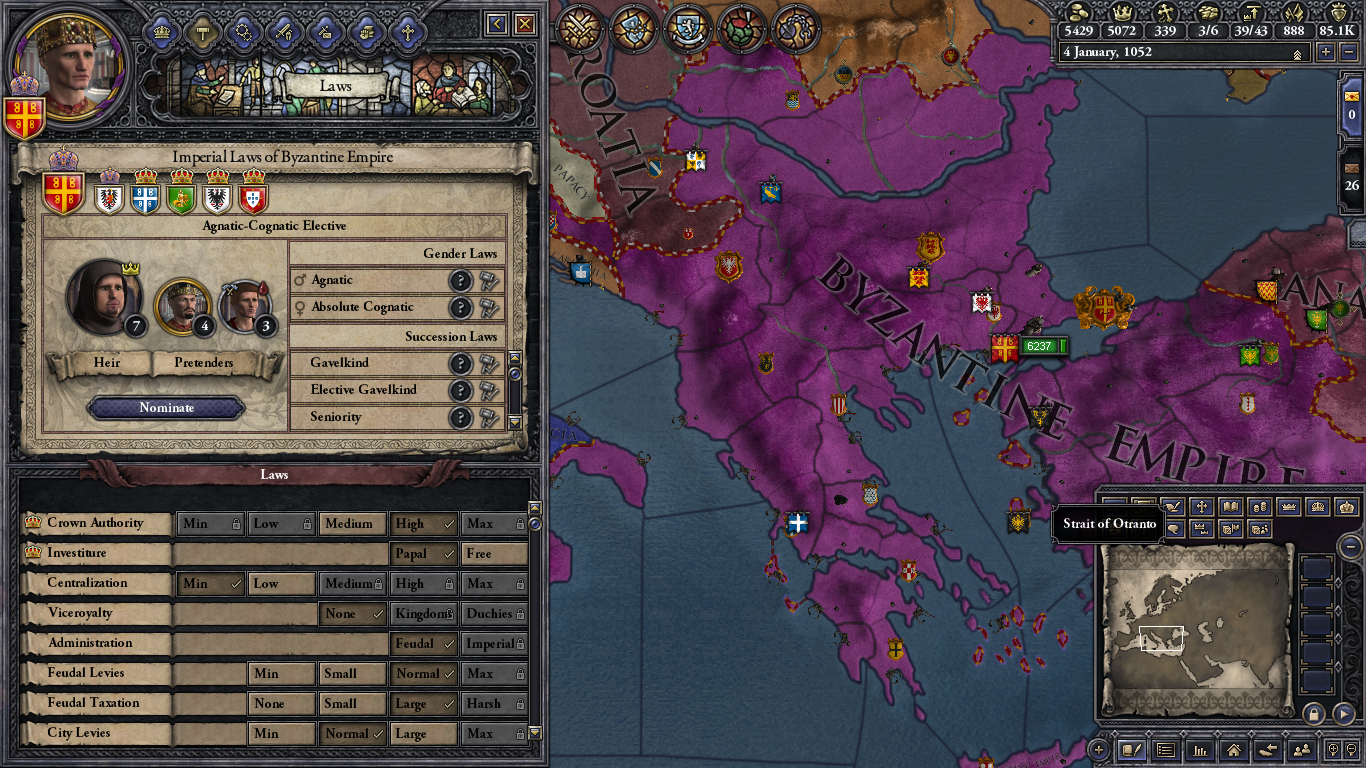1366x768 pixels.
Task: Open the Pretenders tab
Action: [204, 363]
